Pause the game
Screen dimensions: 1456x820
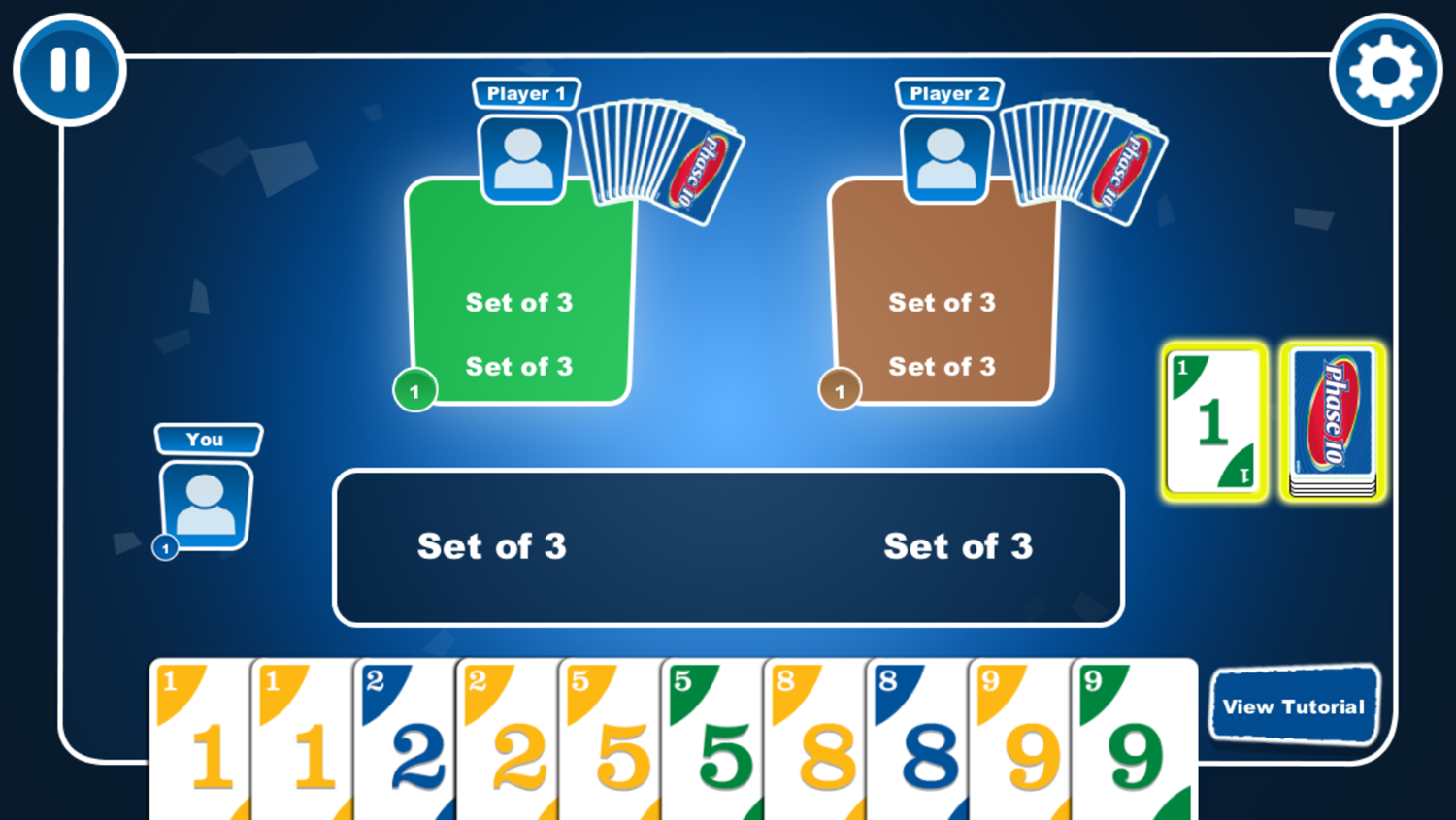[70, 70]
